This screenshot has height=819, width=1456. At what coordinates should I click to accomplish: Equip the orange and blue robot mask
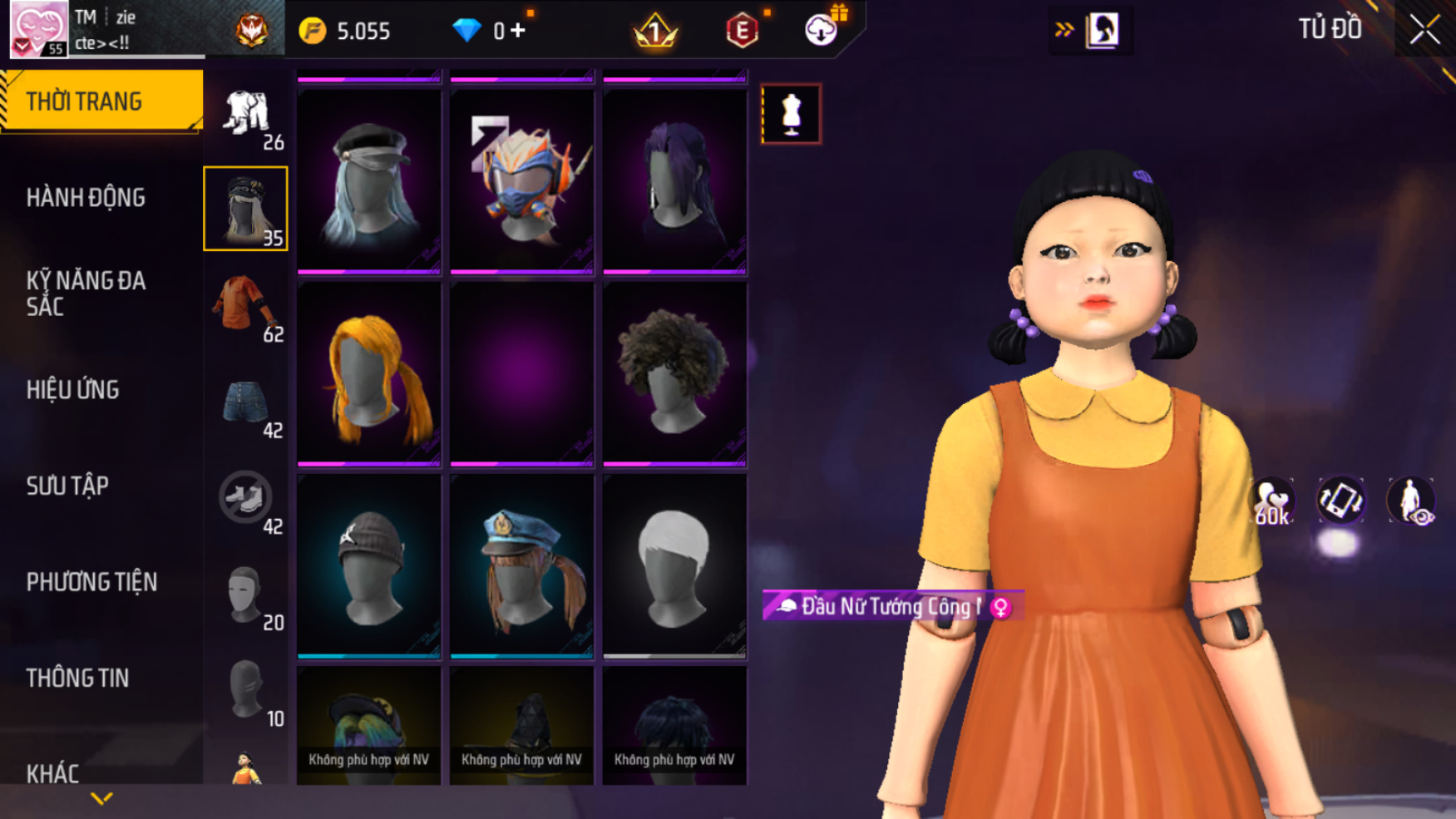[x=521, y=181]
